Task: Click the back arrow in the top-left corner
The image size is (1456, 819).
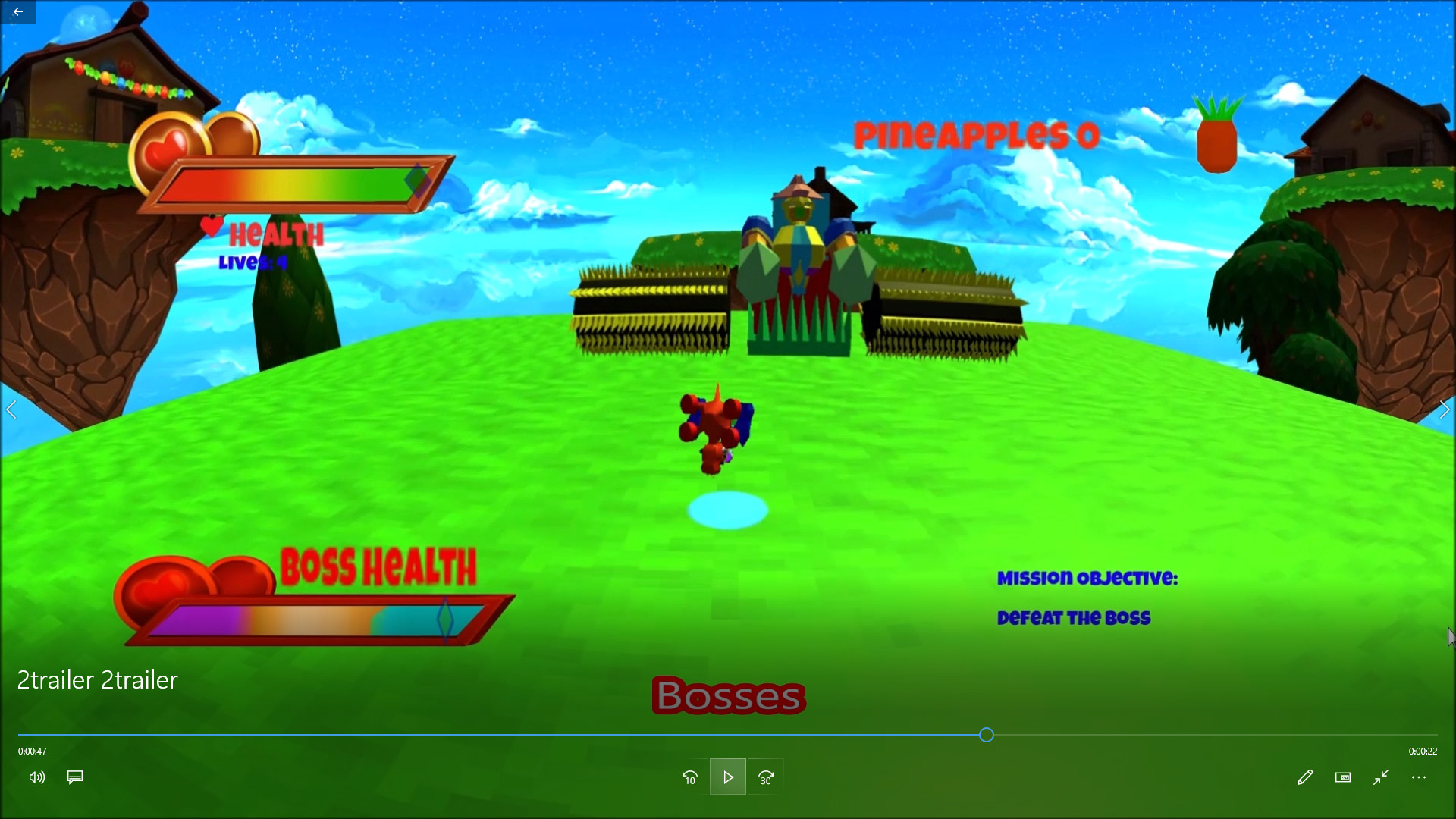Action: [18, 11]
